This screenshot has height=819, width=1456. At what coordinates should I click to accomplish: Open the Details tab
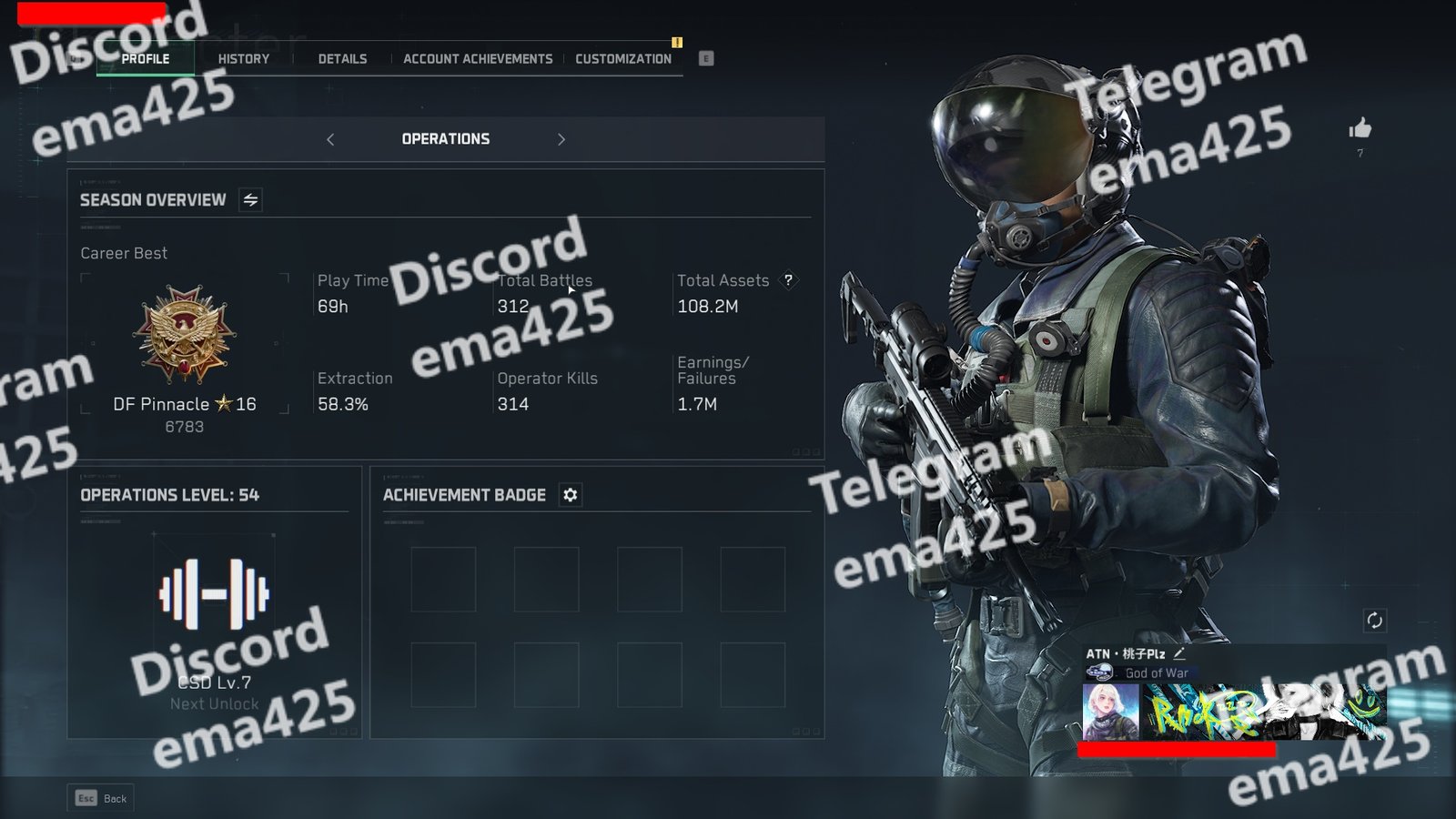(342, 59)
